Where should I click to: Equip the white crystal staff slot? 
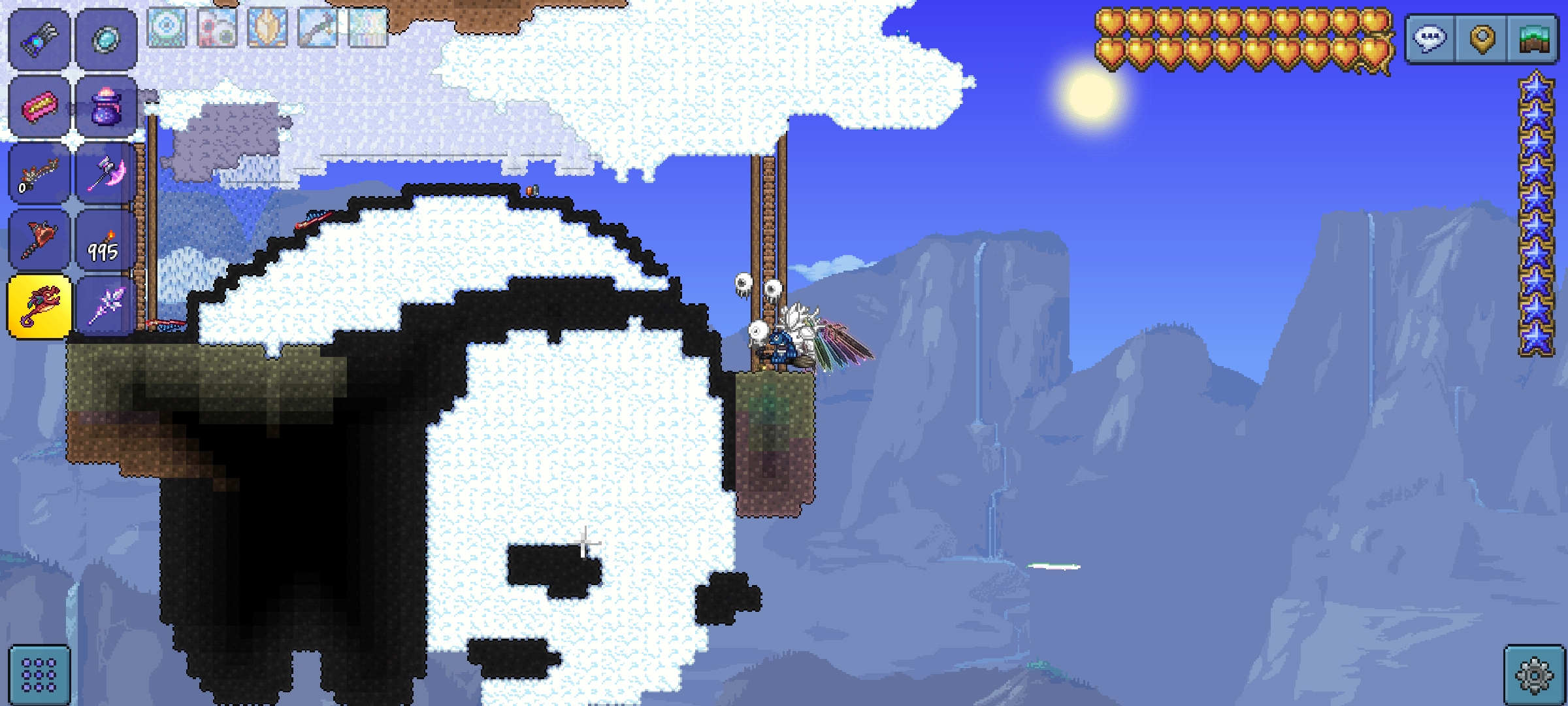(x=106, y=307)
